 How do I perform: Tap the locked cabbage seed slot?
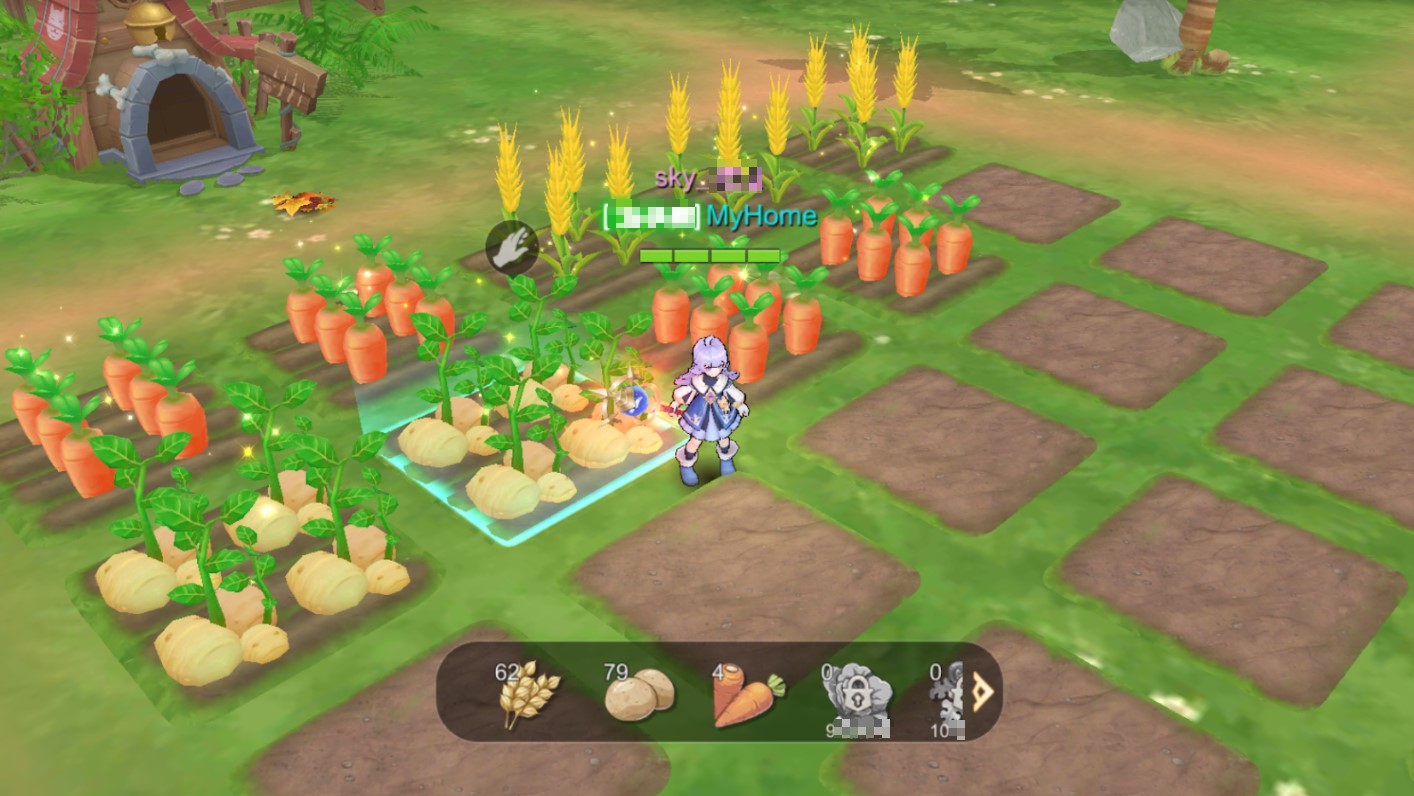855,694
